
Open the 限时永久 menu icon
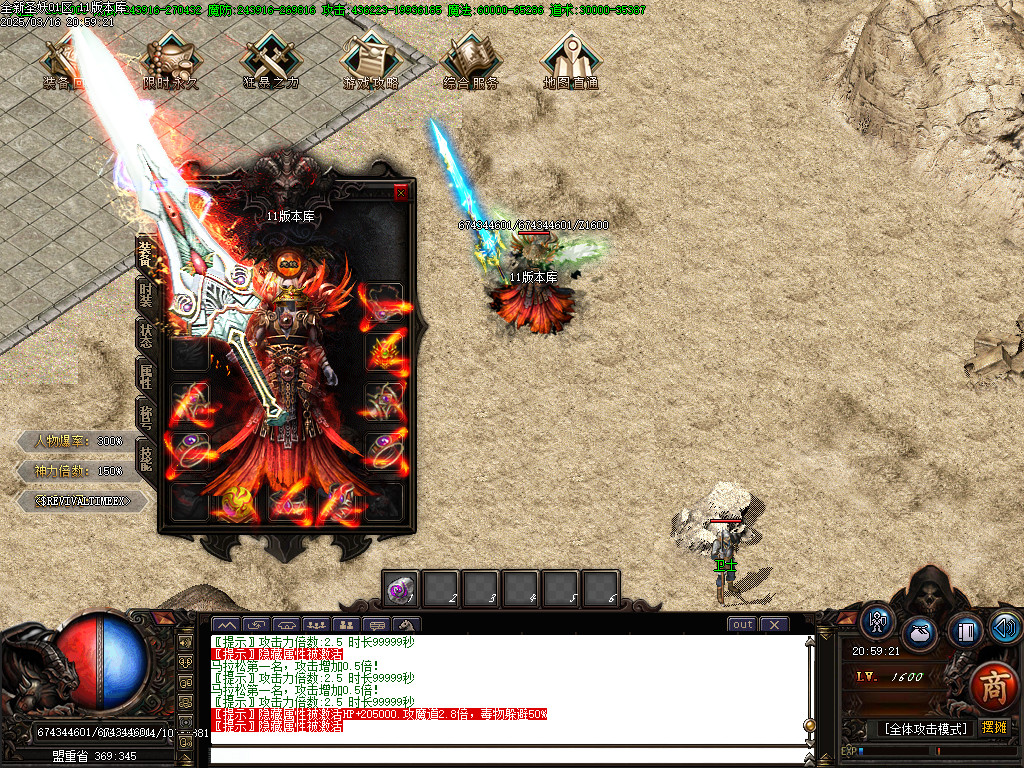click(170, 60)
